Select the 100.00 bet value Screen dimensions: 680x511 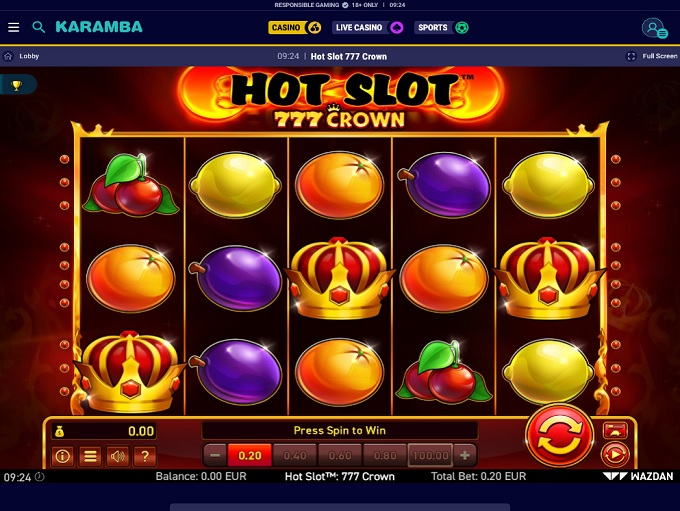pos(430,456)
